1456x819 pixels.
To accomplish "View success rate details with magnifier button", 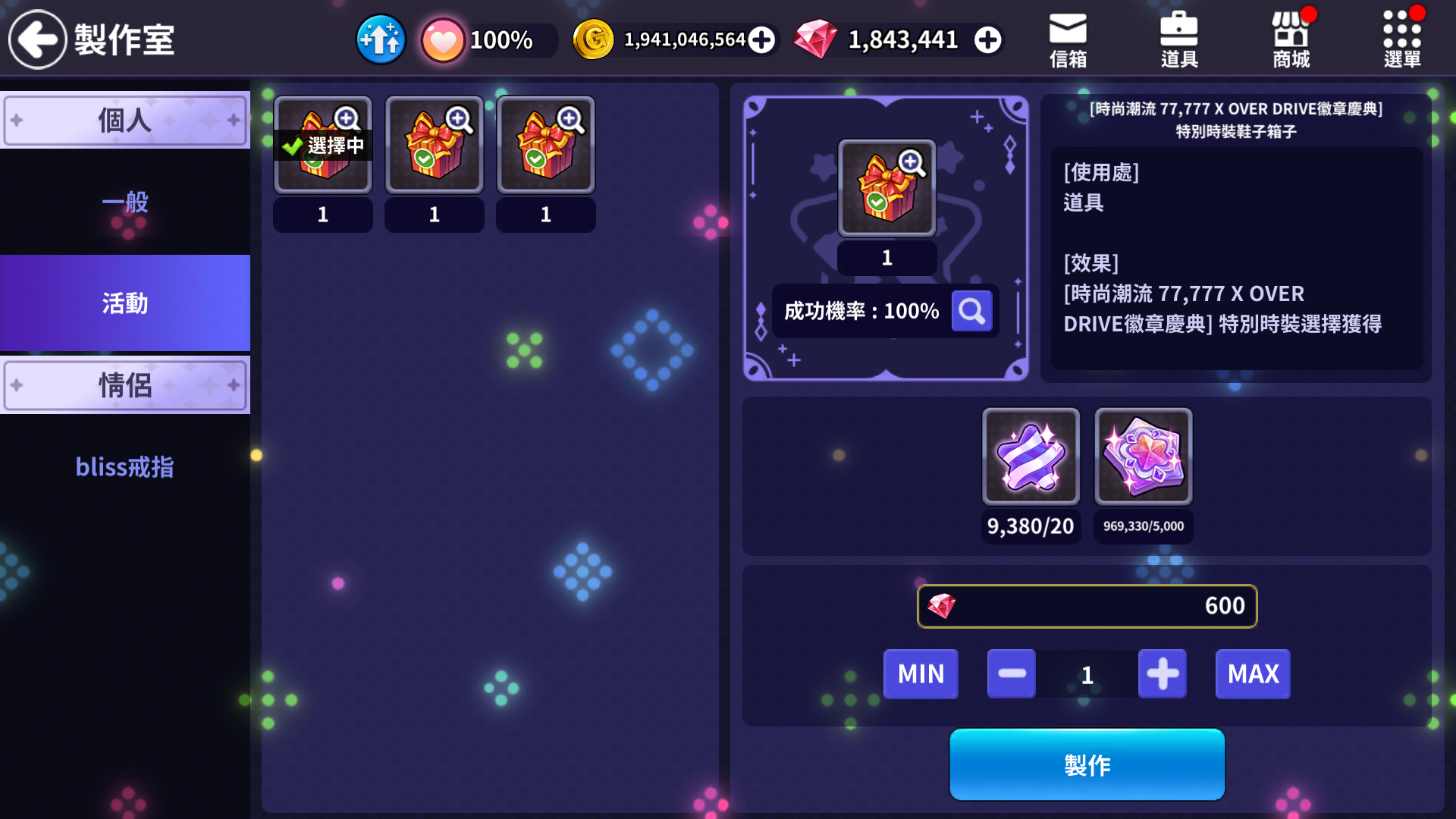I will (x=971, y=311).
